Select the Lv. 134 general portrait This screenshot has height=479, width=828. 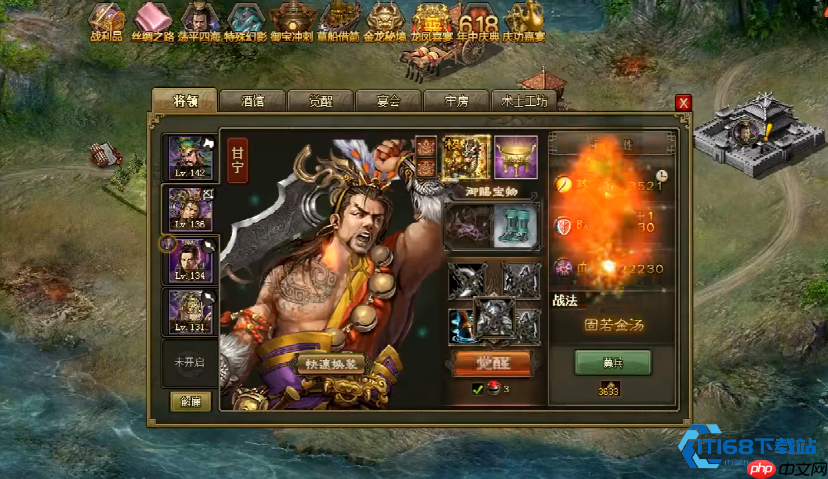point(190,260)
